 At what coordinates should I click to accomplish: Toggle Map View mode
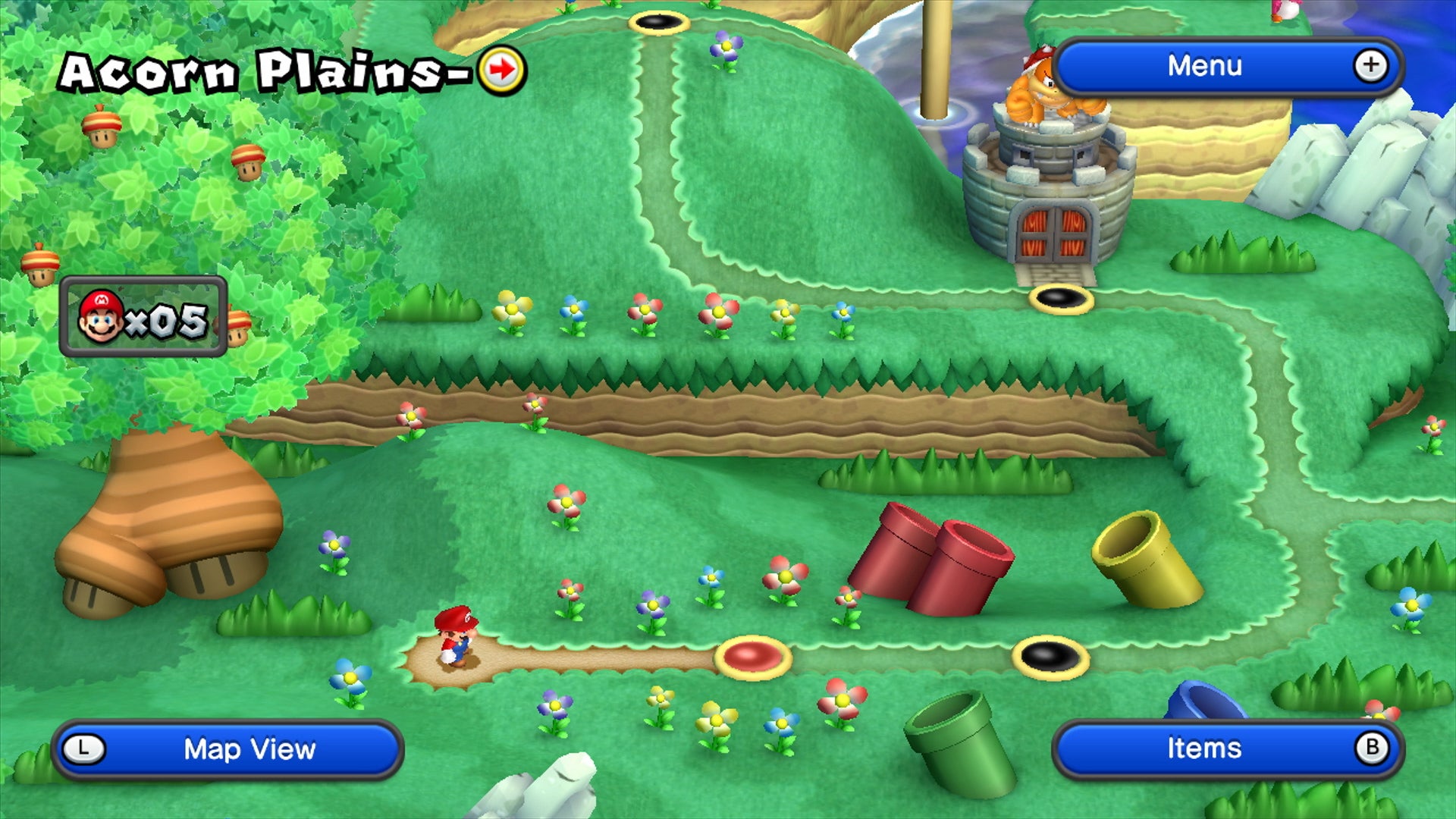(250, 749)
